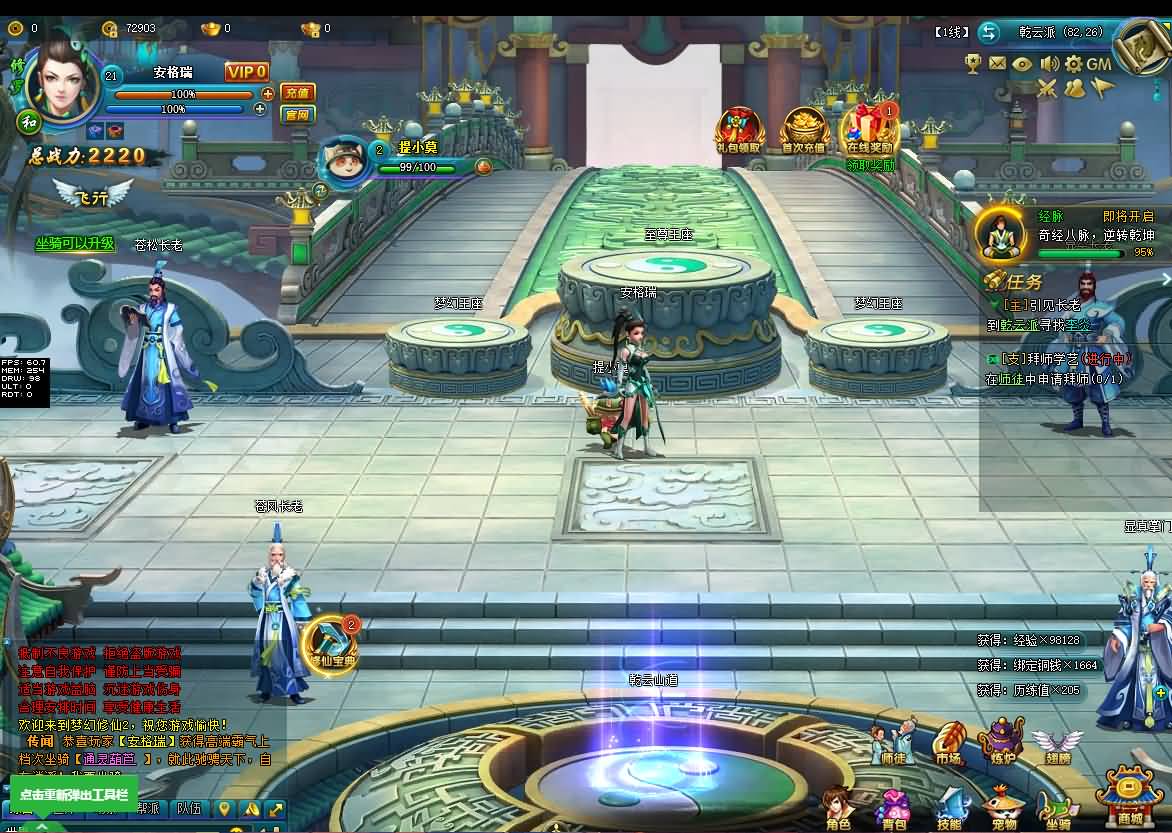
Task: Open the 修仙宝典 guide icon
Action: pos(329,644)
